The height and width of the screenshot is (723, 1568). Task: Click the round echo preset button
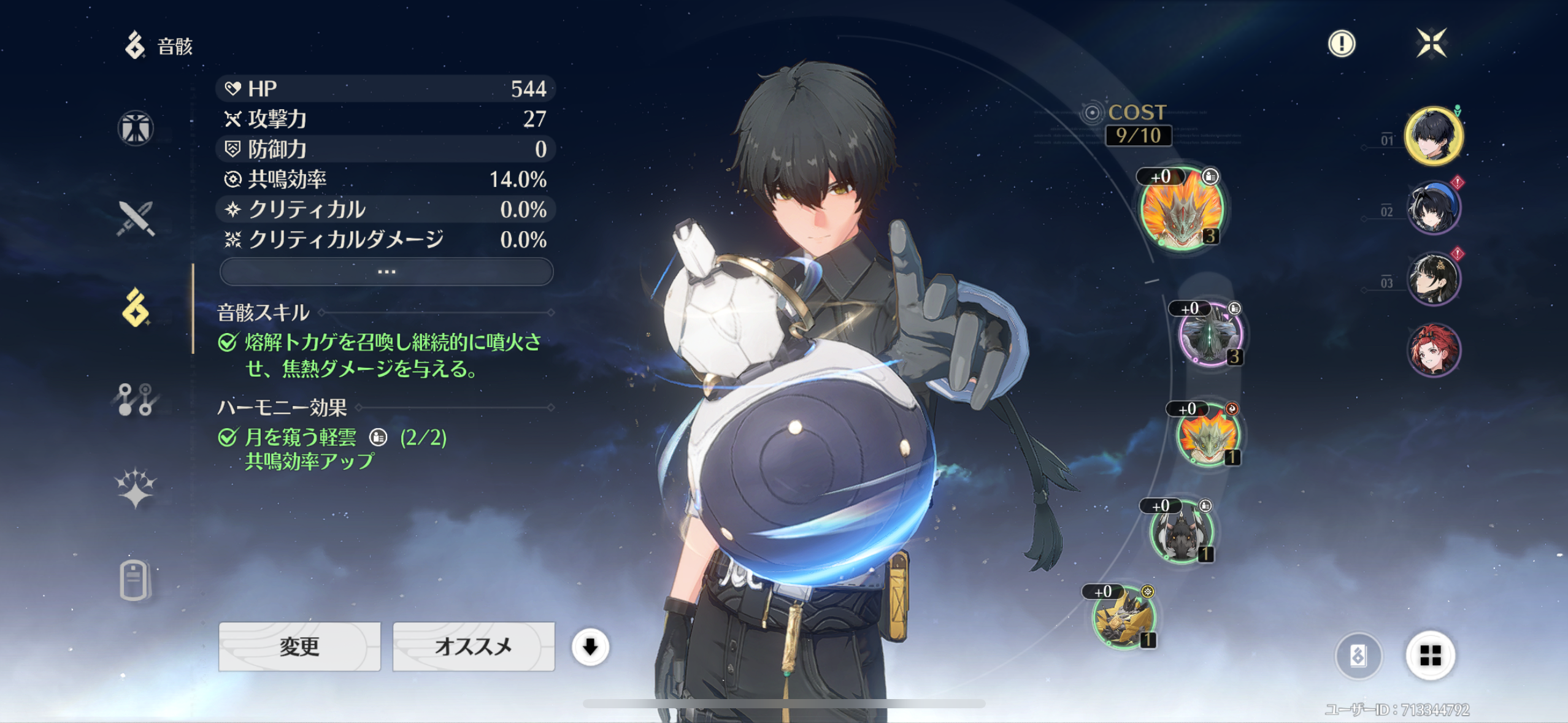[1358, 656]
